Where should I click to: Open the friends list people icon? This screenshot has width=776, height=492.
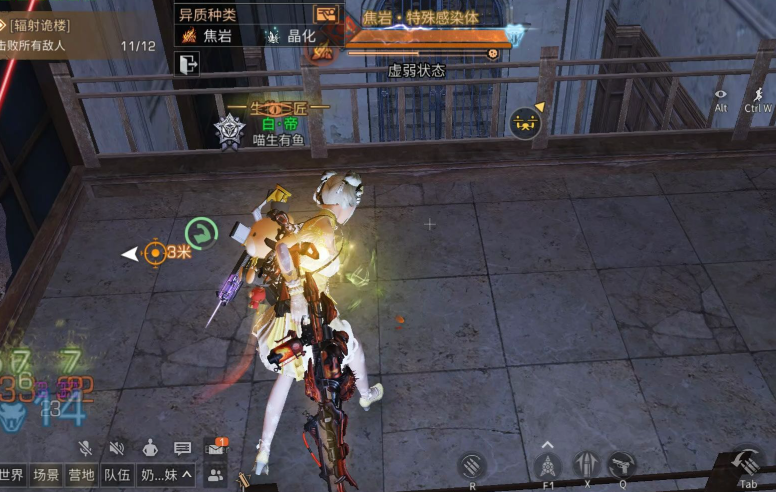click(215, 475)
